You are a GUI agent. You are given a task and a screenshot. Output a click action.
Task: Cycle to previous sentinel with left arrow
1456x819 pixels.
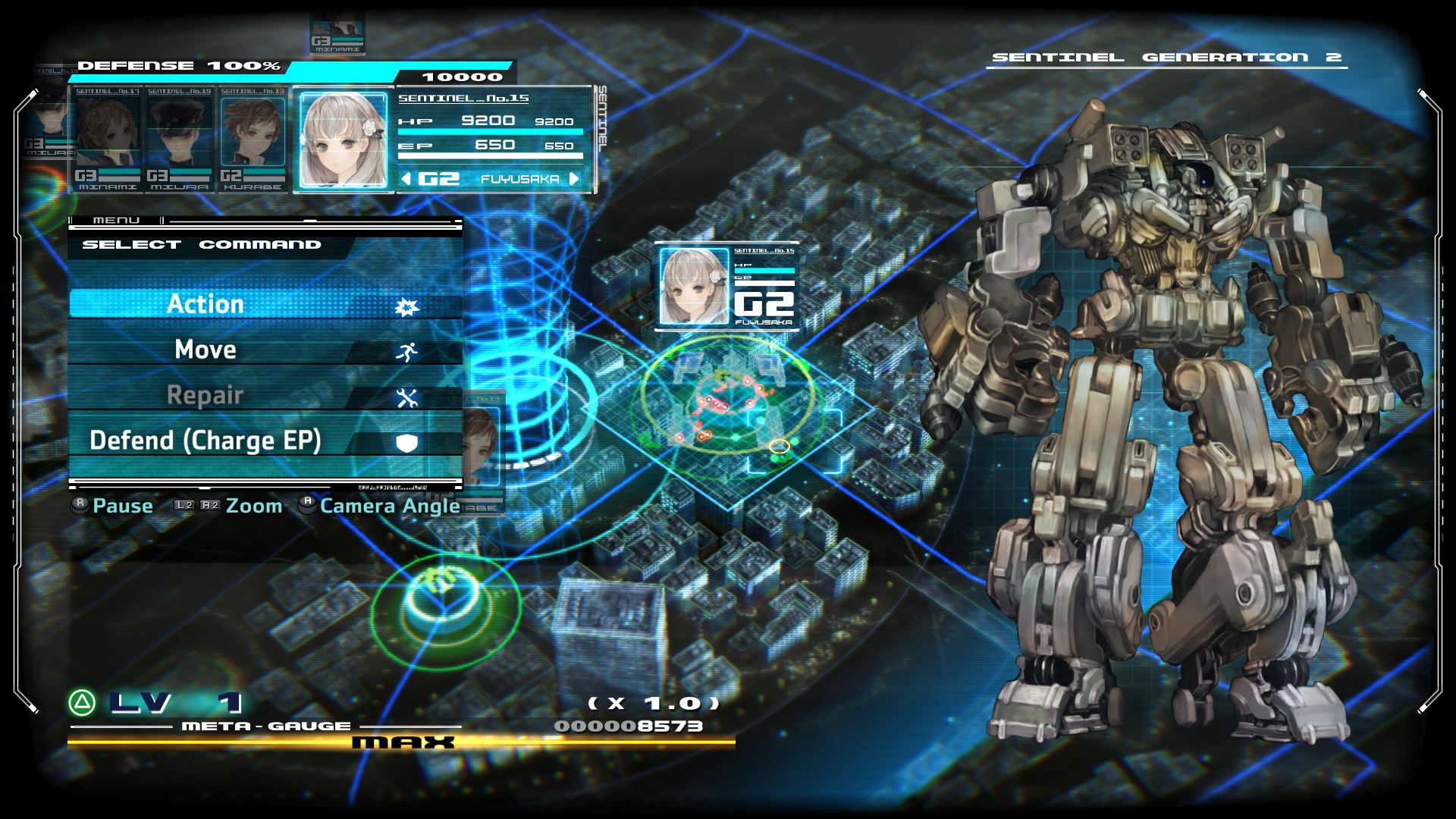[406, 179]
